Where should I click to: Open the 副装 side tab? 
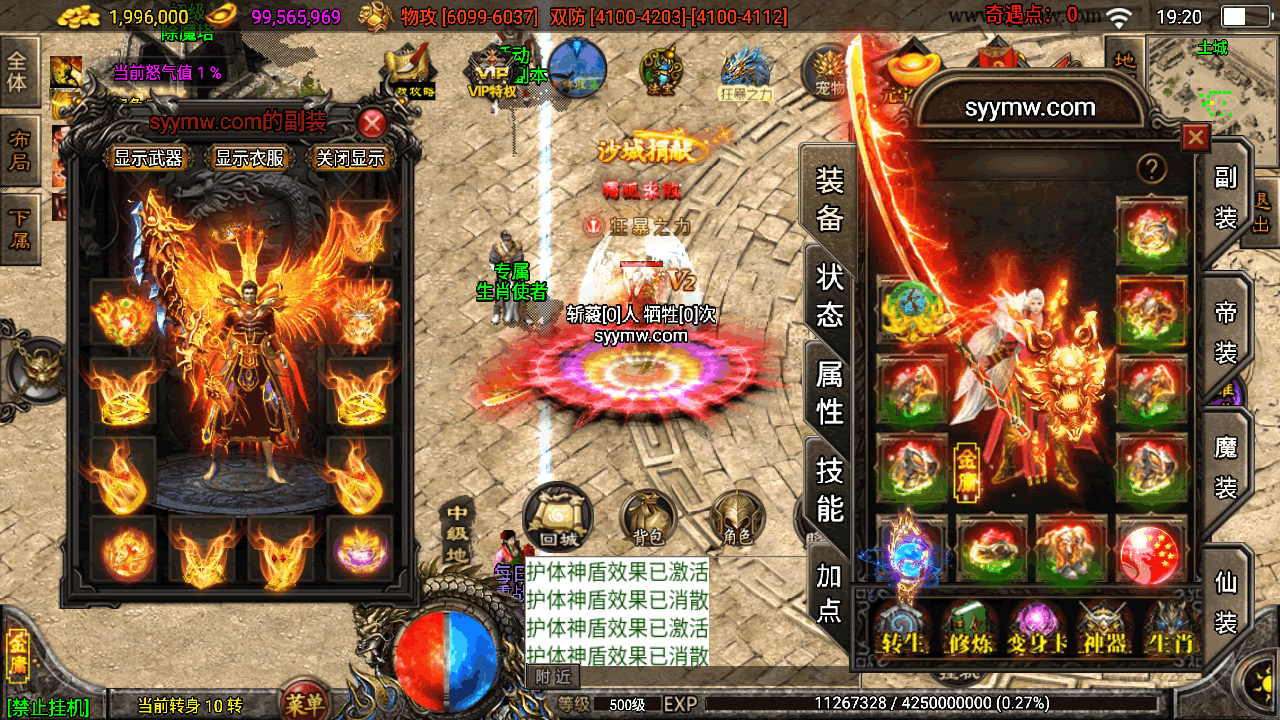pos(1226,197)
